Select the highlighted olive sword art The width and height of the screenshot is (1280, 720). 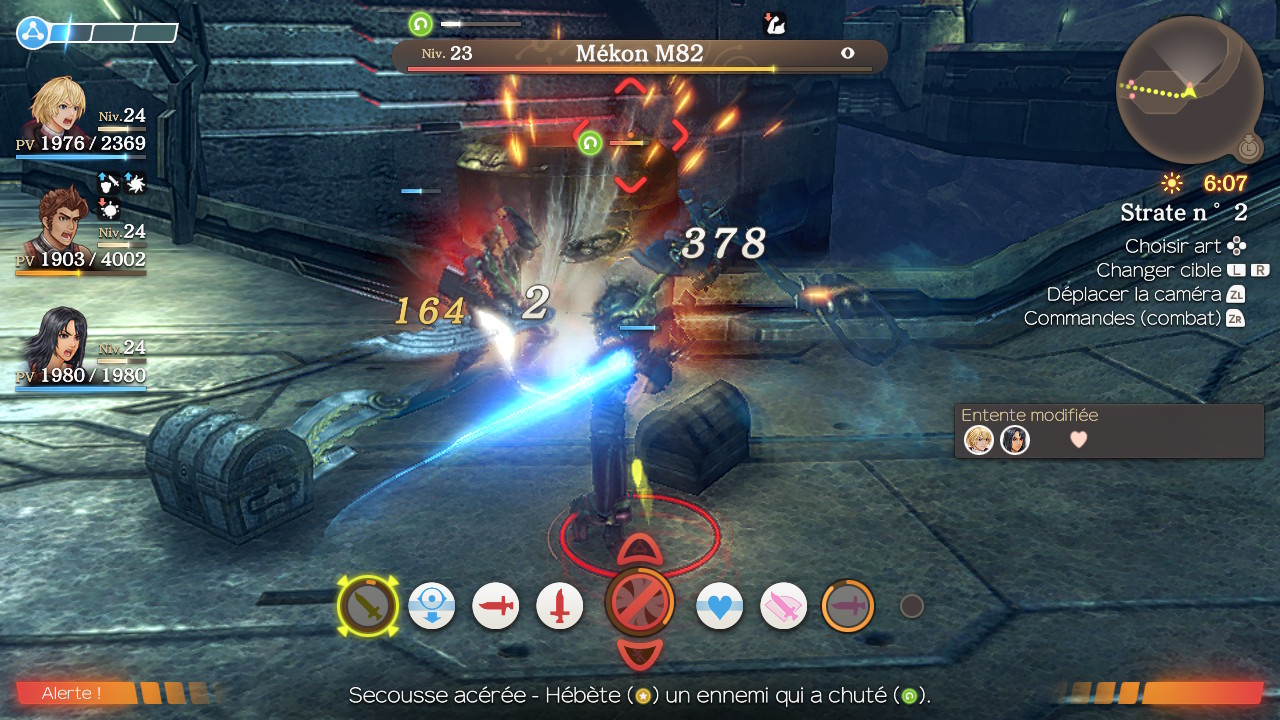tap(368, 606)
